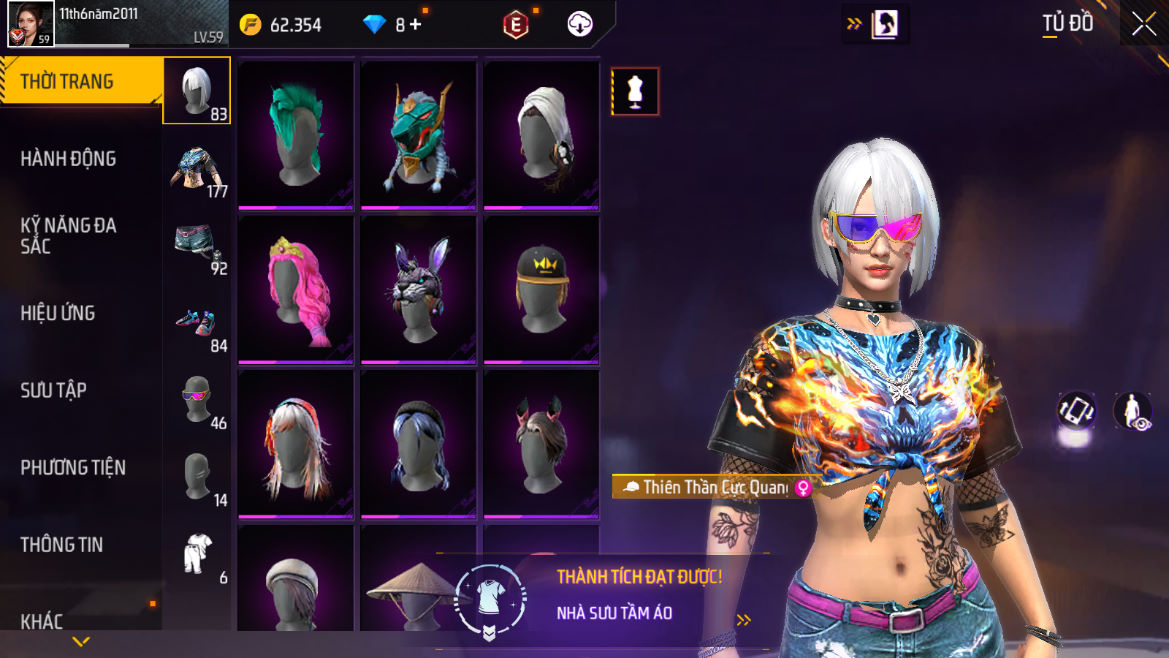Choose the pink hair with gold crown

point(296,290)
